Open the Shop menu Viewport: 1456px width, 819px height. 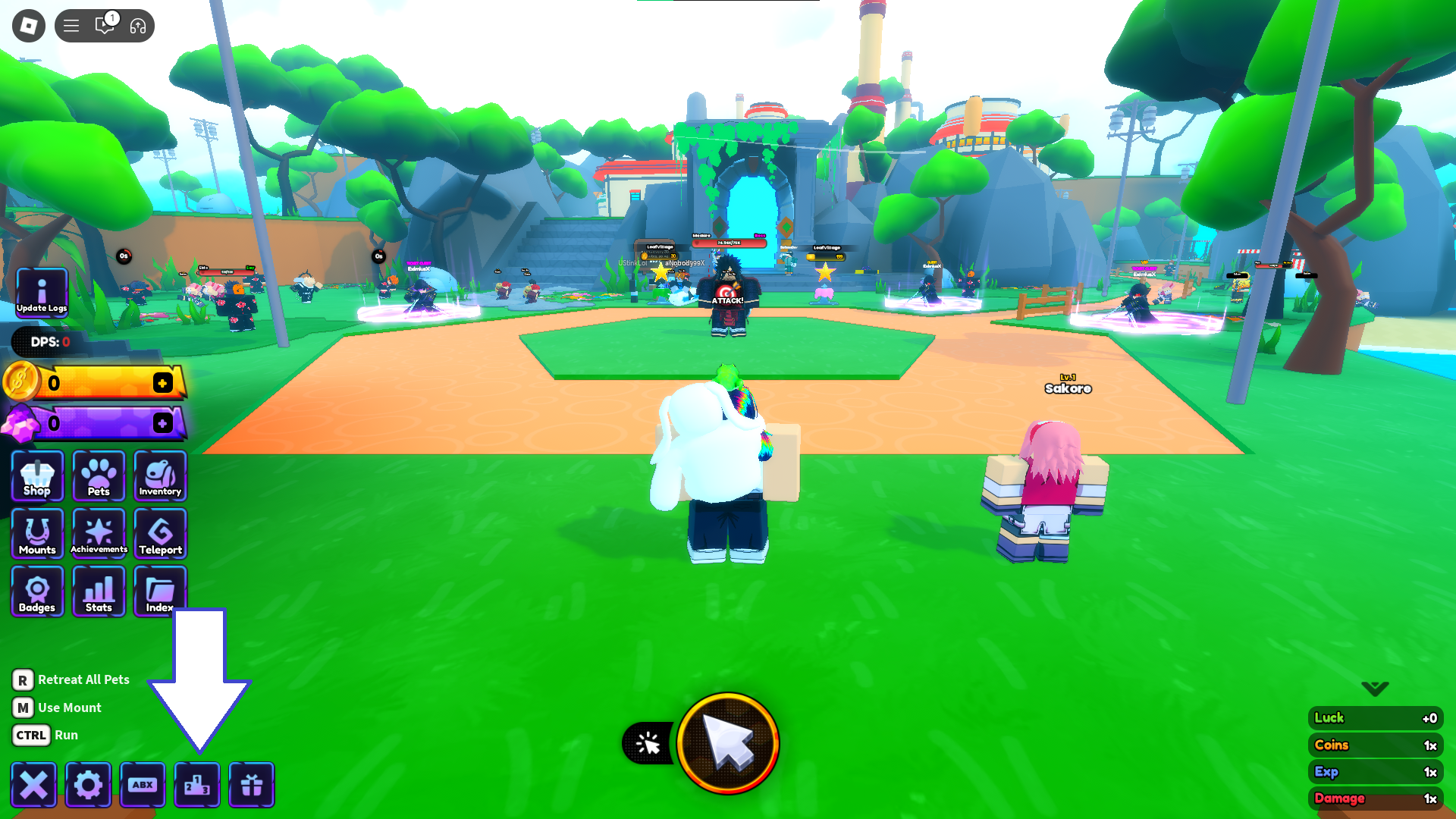(x=36, y=476)
